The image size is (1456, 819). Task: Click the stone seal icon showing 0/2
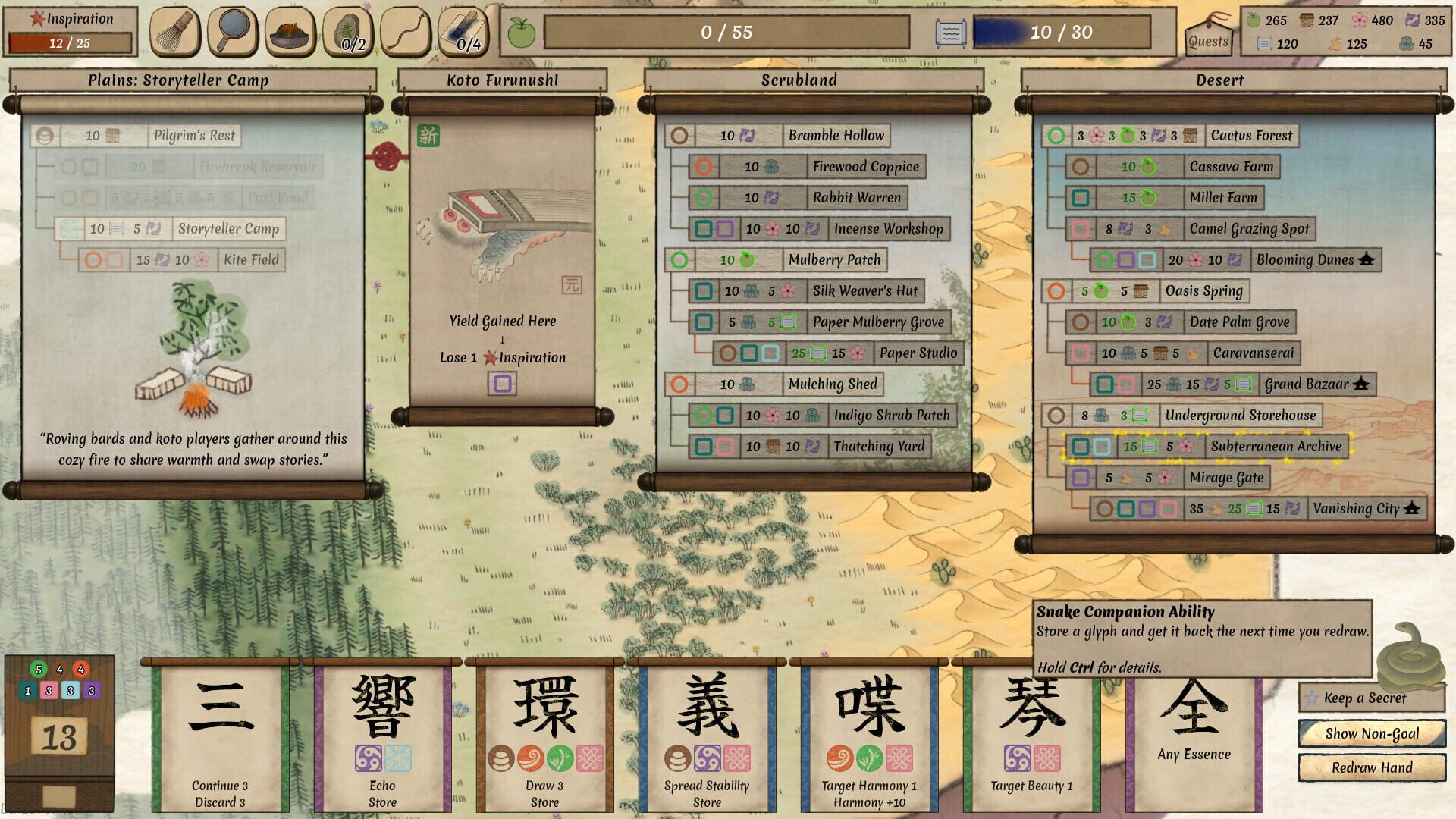point(347,30)
